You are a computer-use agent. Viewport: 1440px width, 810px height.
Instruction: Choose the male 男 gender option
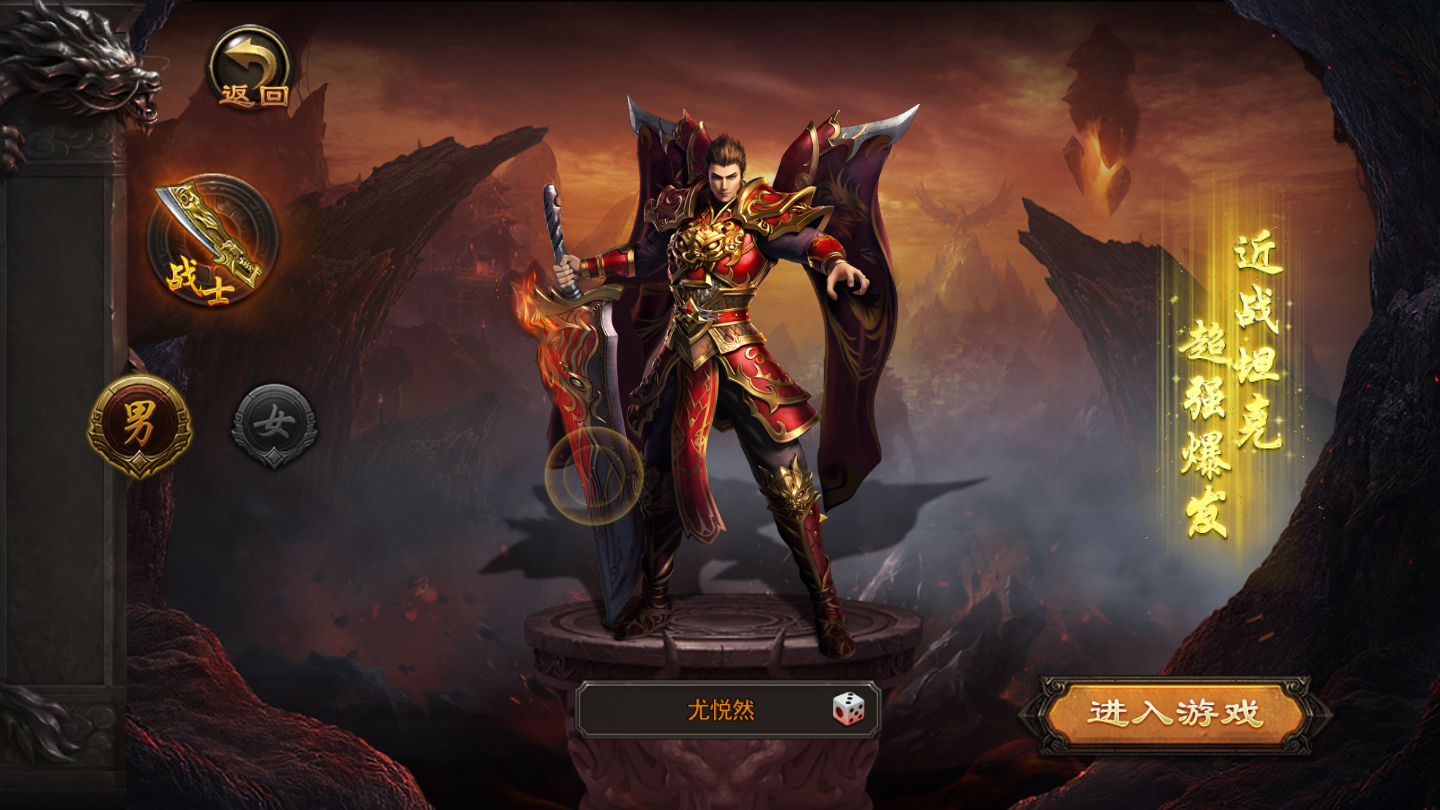click(x=139, y=425)
